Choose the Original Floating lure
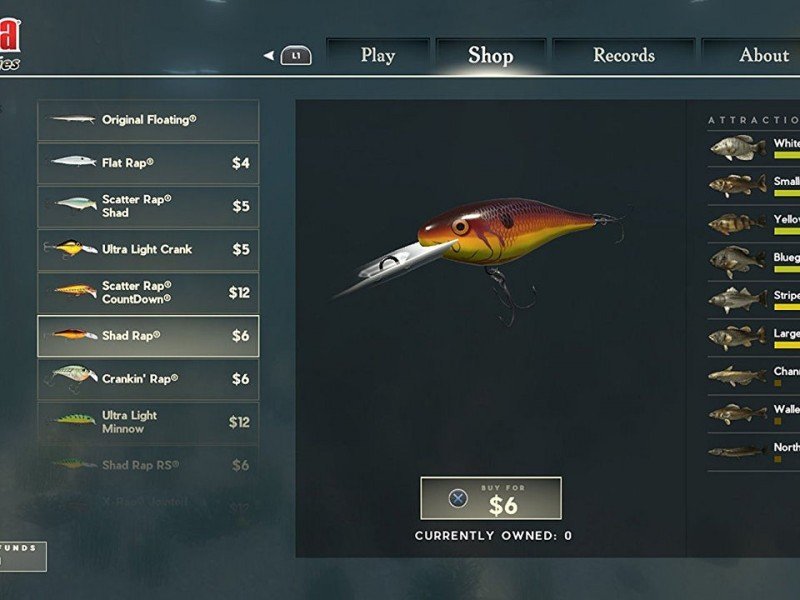 point(148,120)
